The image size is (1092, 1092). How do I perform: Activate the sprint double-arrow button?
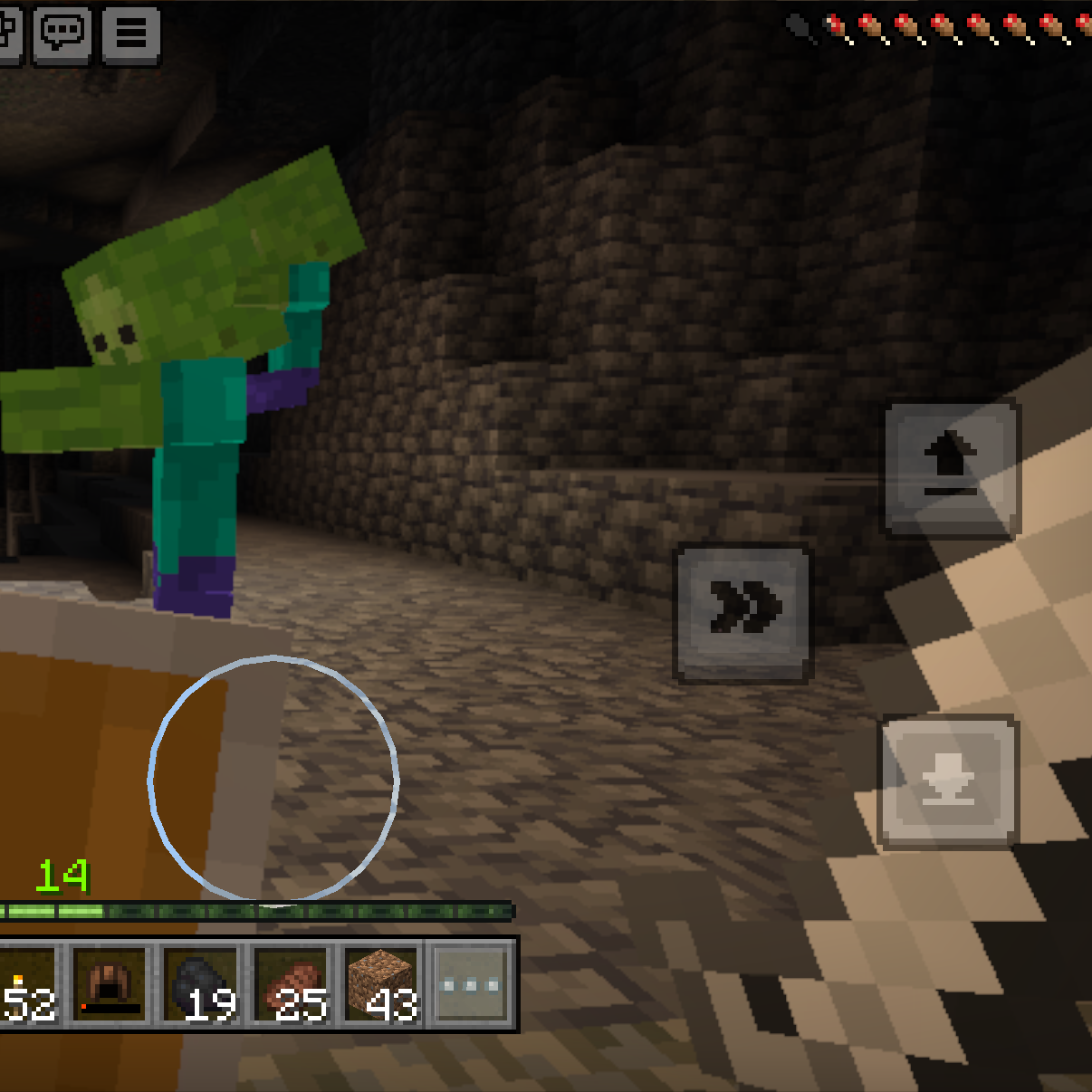tap(743, 612)
